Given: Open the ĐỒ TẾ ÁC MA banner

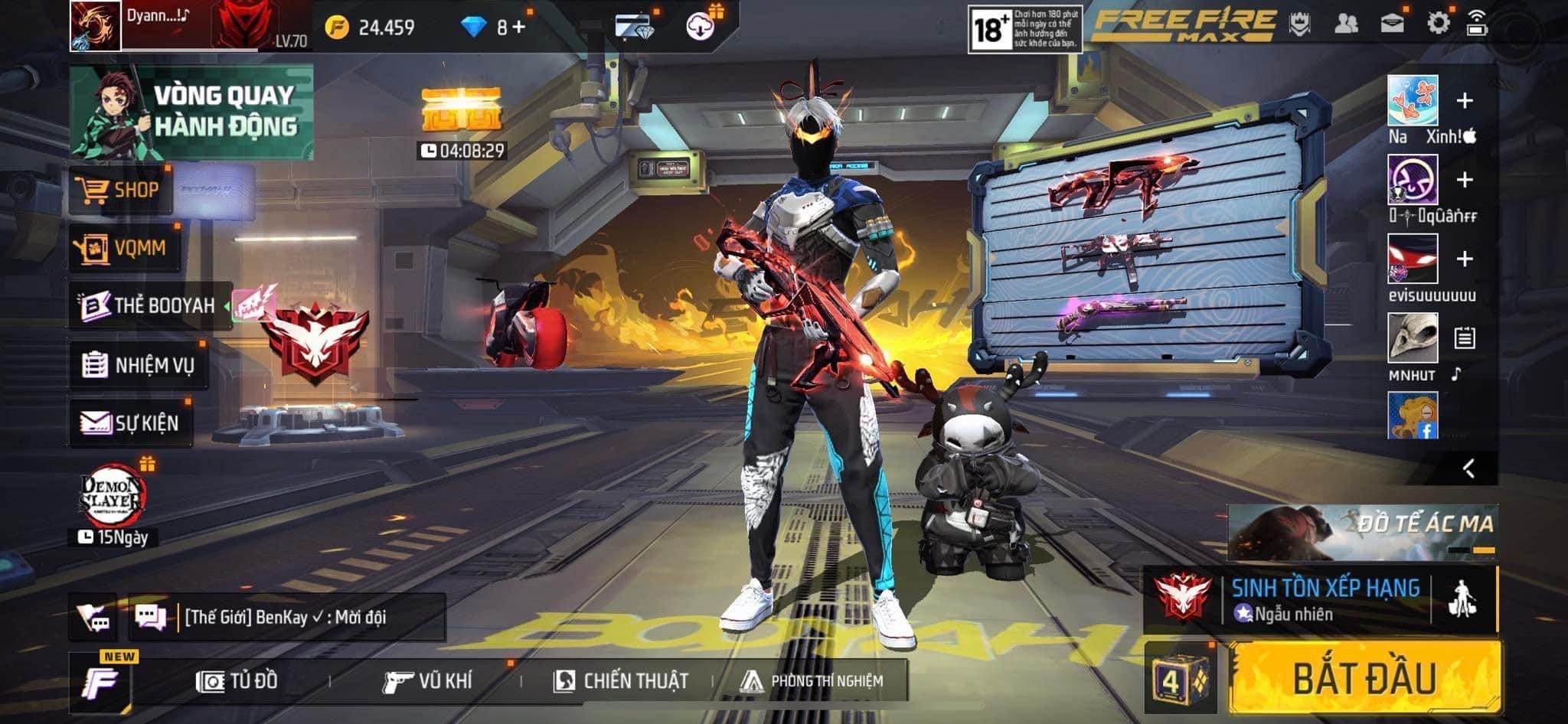Looking at the screenshot, I should [x=1362, y=531].
